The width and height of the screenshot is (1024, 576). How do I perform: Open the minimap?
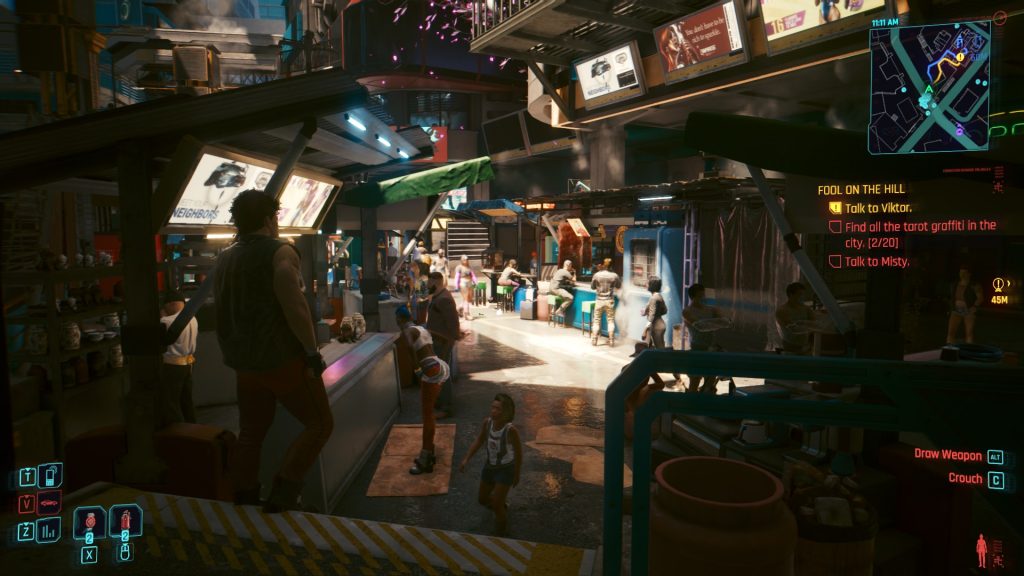coord(929,88)
